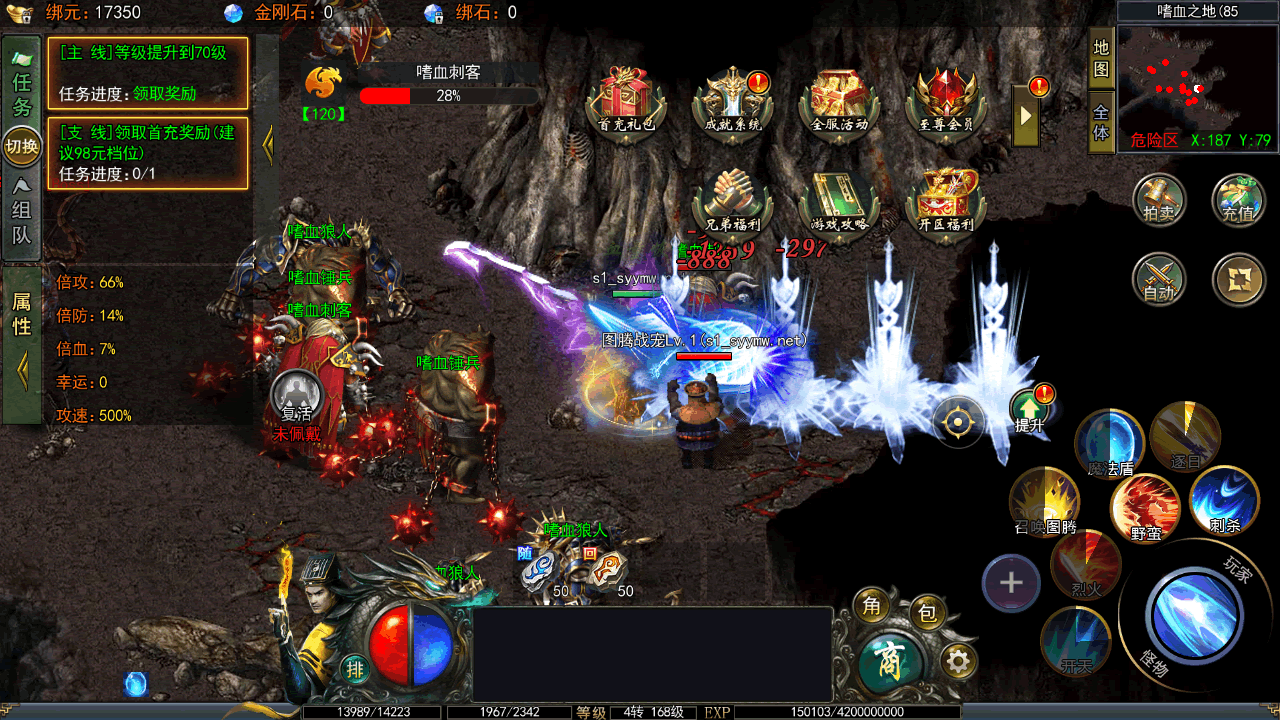
Task: Open the 地图 map button
Action: [1101, 58]
